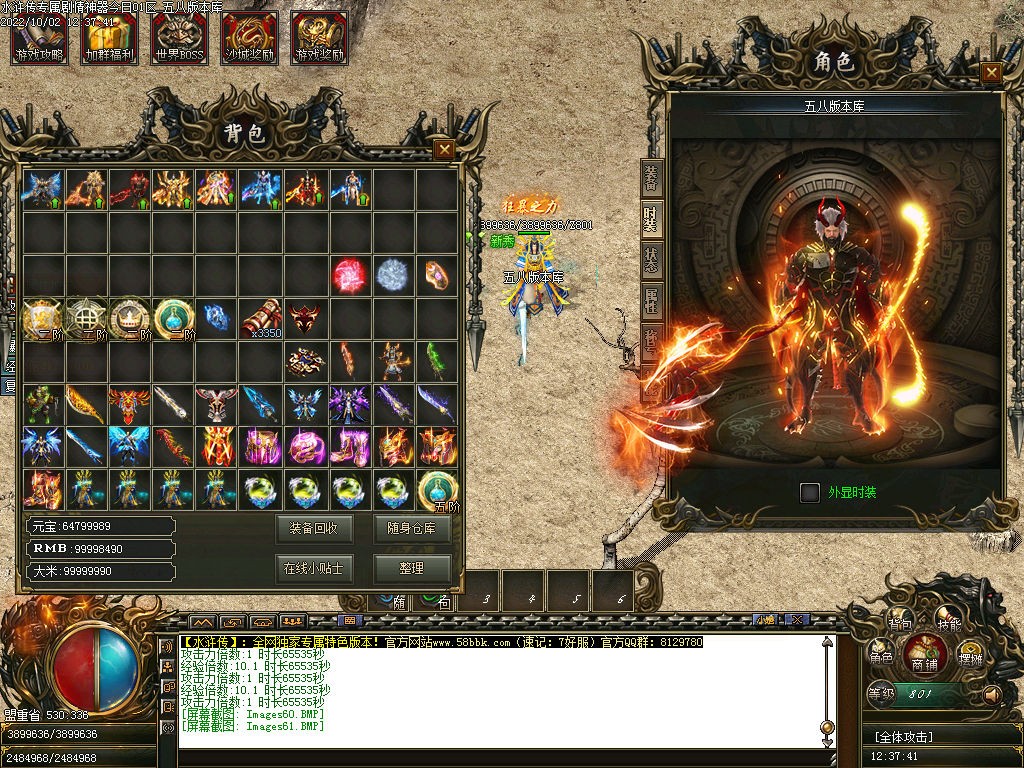Open the 世界BOSS menu icon

pyautogui.click(x=180, y=38)
